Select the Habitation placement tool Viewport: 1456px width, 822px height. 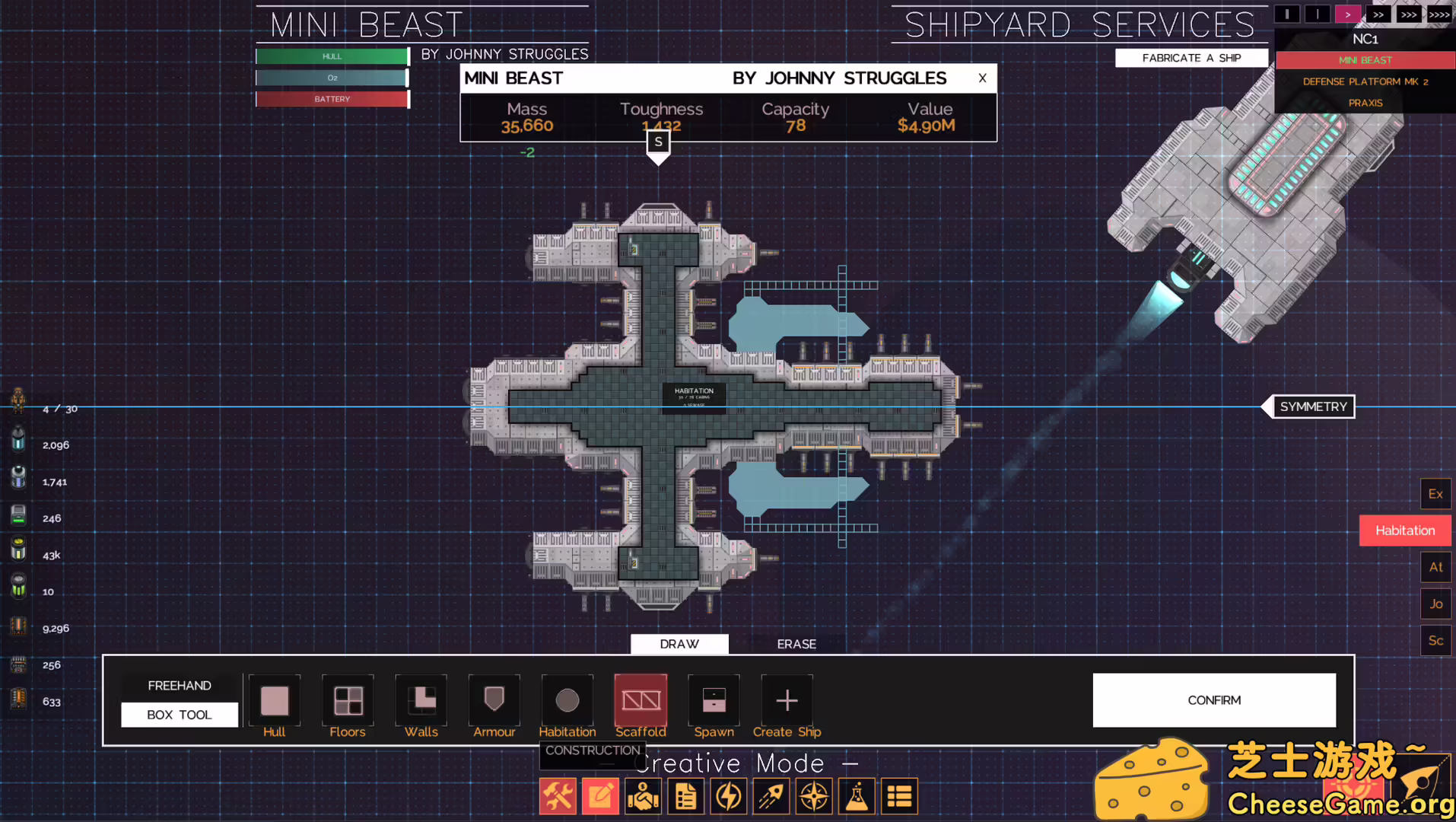click(567, 700)
